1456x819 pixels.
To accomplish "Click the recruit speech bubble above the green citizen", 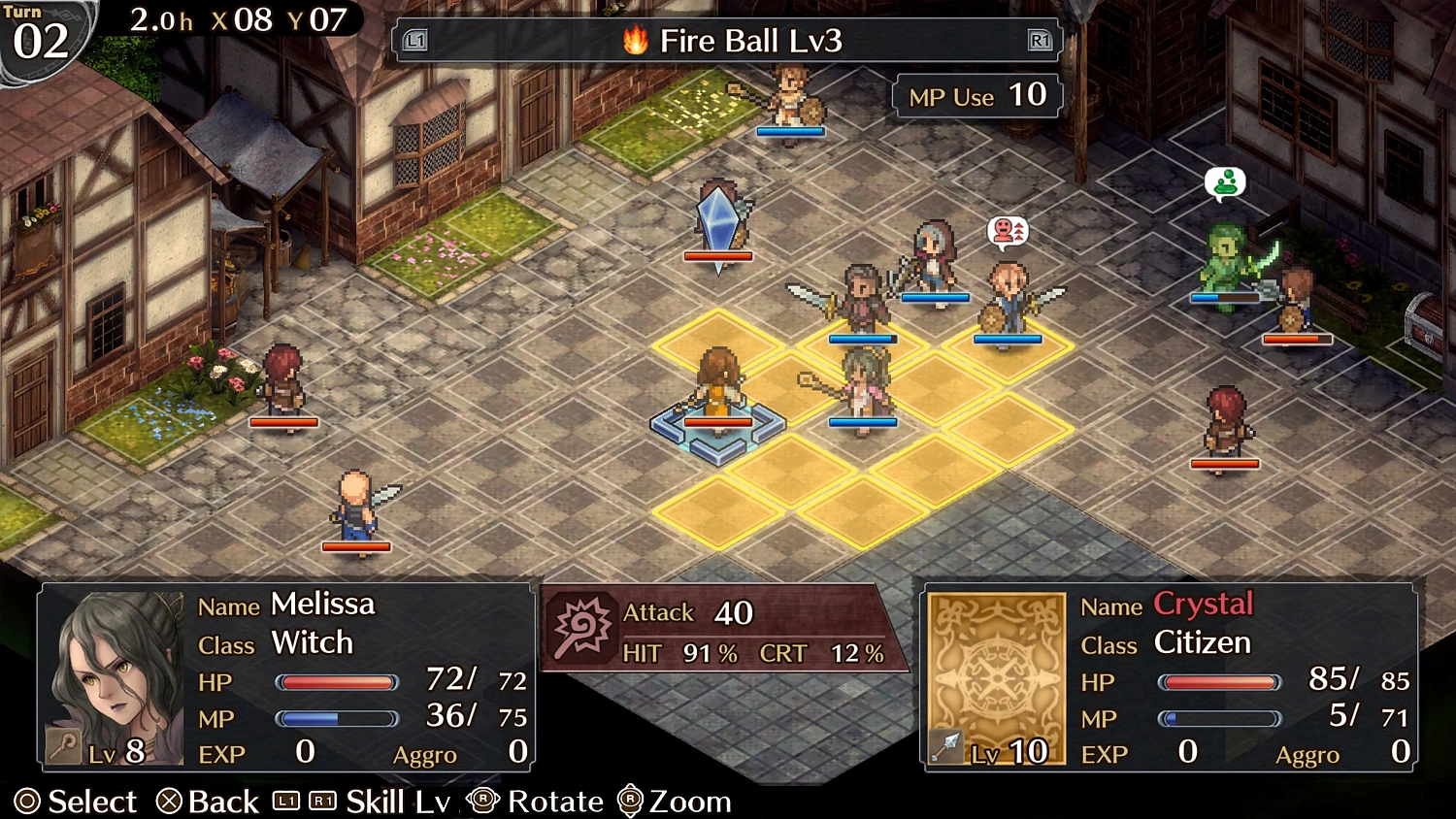I will pos(1225,182).
